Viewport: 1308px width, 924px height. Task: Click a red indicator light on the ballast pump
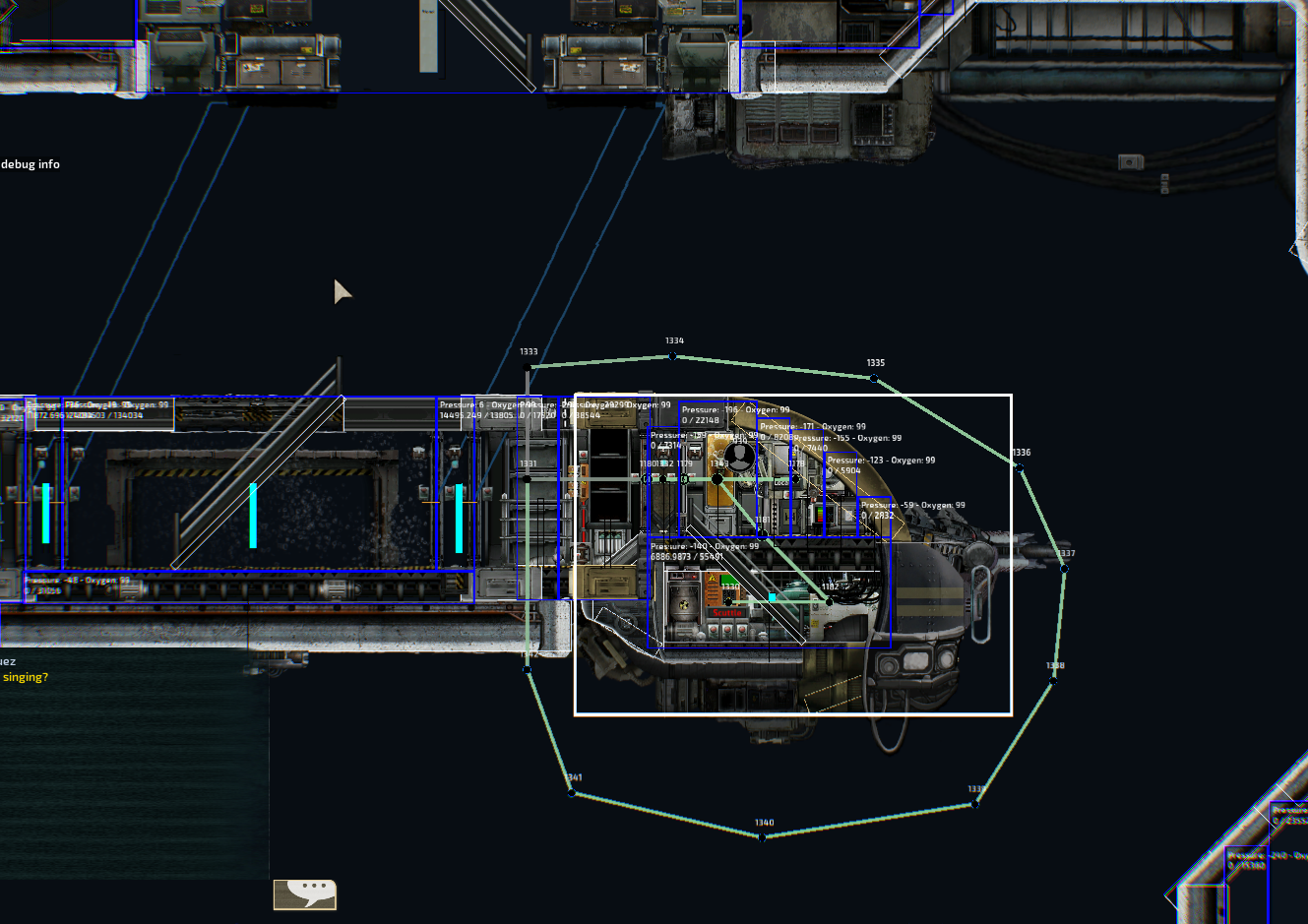tap(714, 629)
